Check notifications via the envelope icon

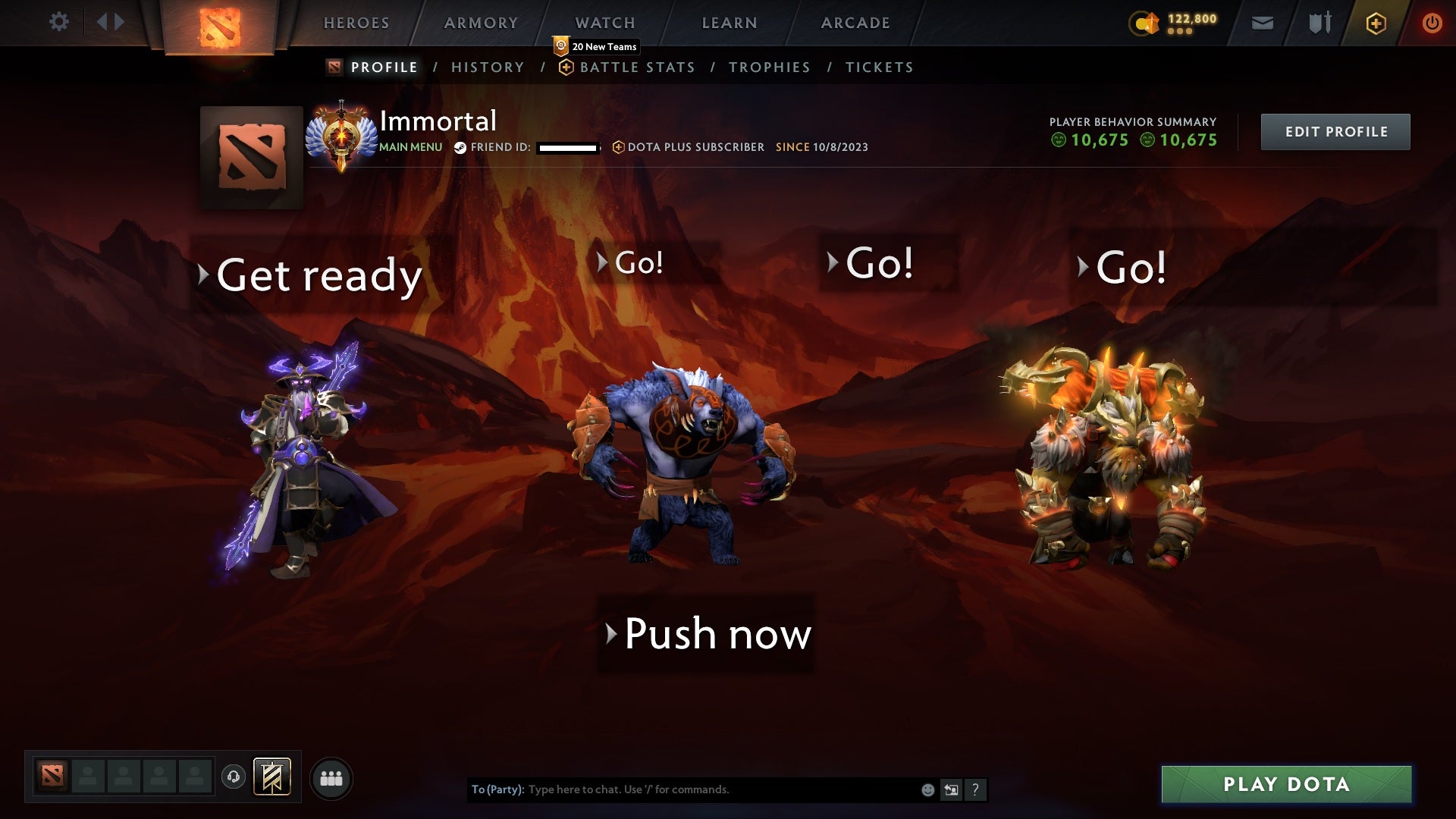[x=1262, y=23]
